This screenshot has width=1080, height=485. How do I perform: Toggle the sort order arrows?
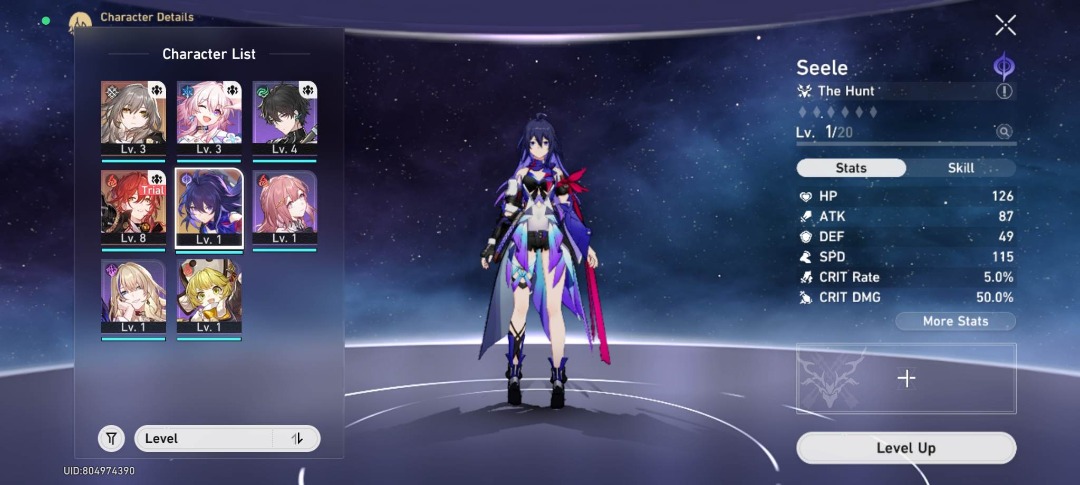[x=297, y=438]
